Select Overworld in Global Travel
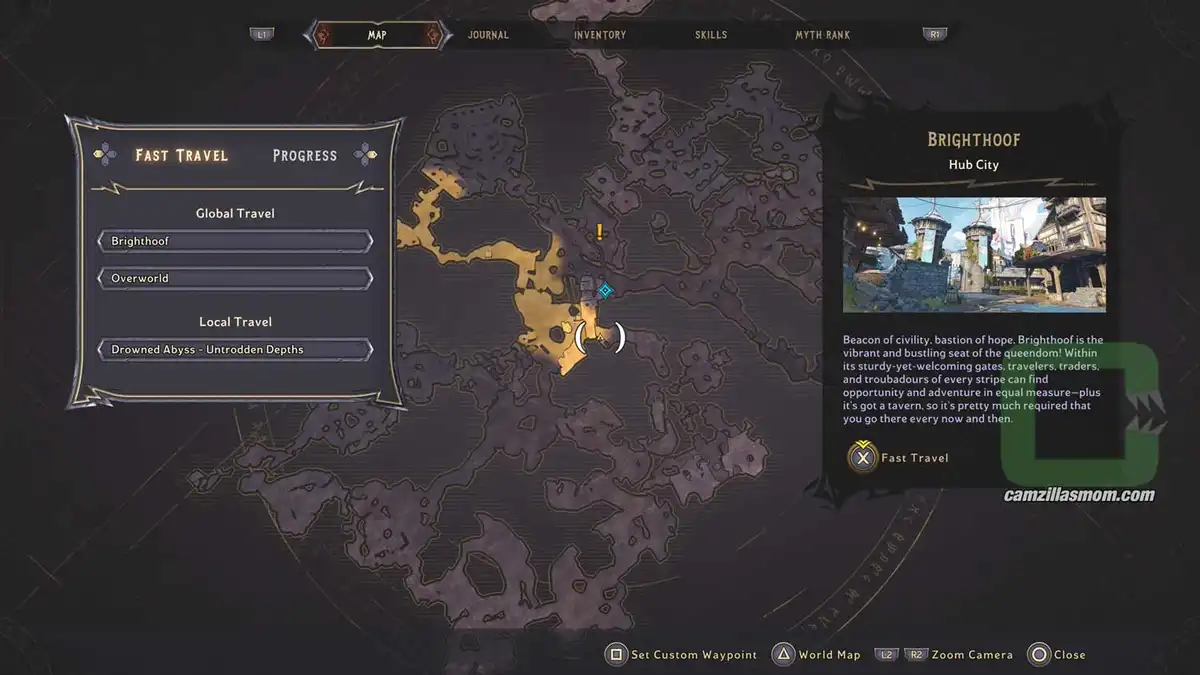Image resolution: width=1200 pixels, height=675 pixels. 236,278
